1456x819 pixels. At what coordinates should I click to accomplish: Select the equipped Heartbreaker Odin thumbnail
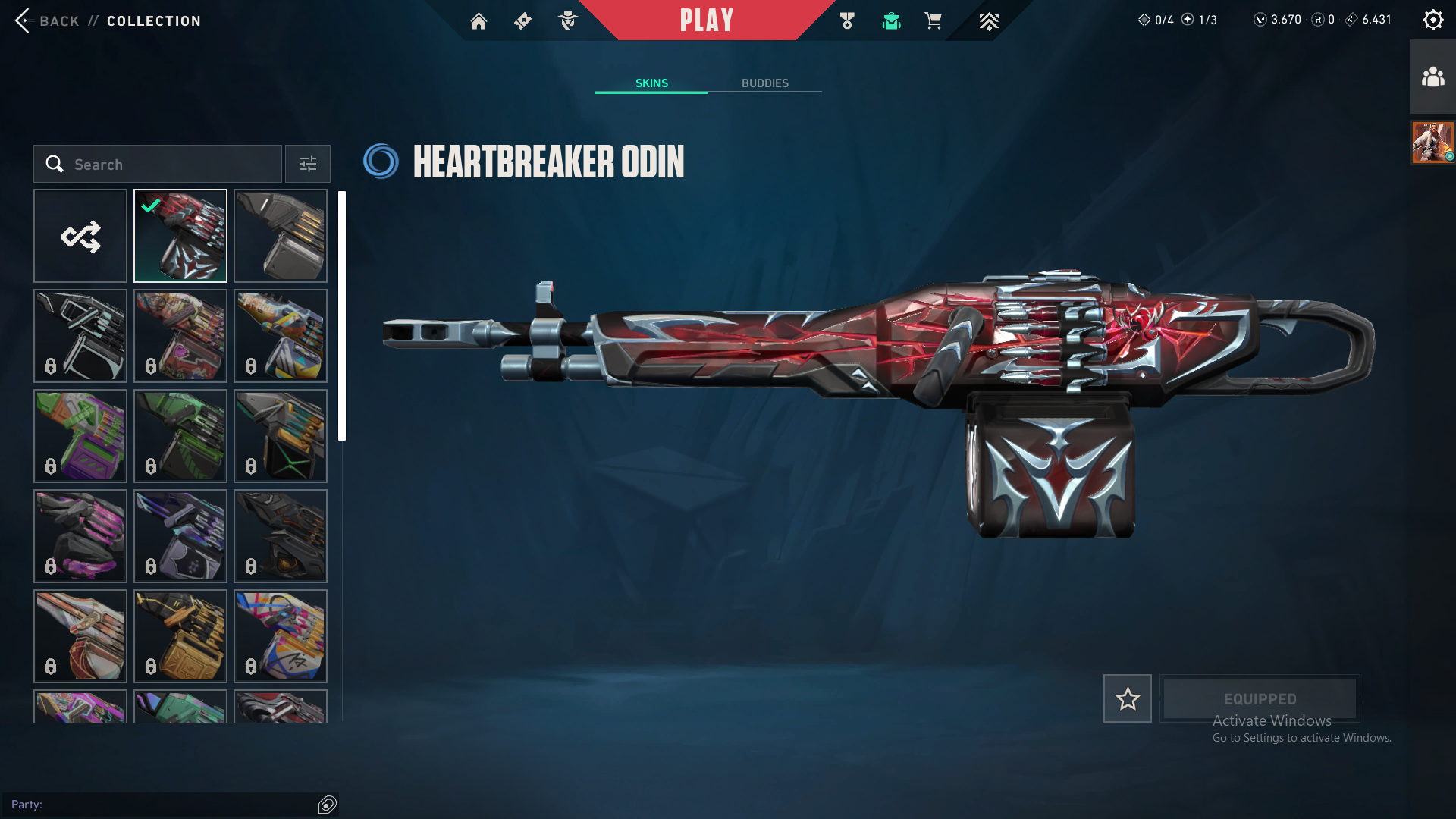180,237
